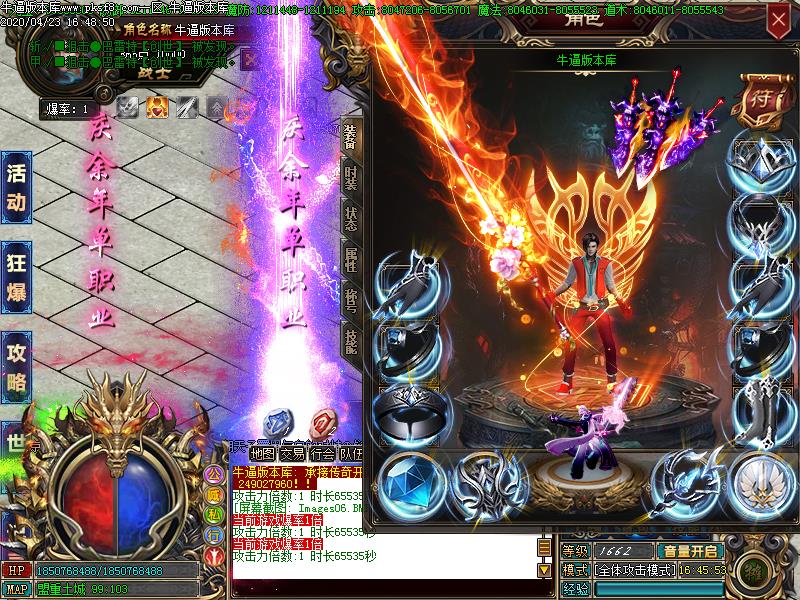Open the 地图 (map) chat tab

point(263,454)
